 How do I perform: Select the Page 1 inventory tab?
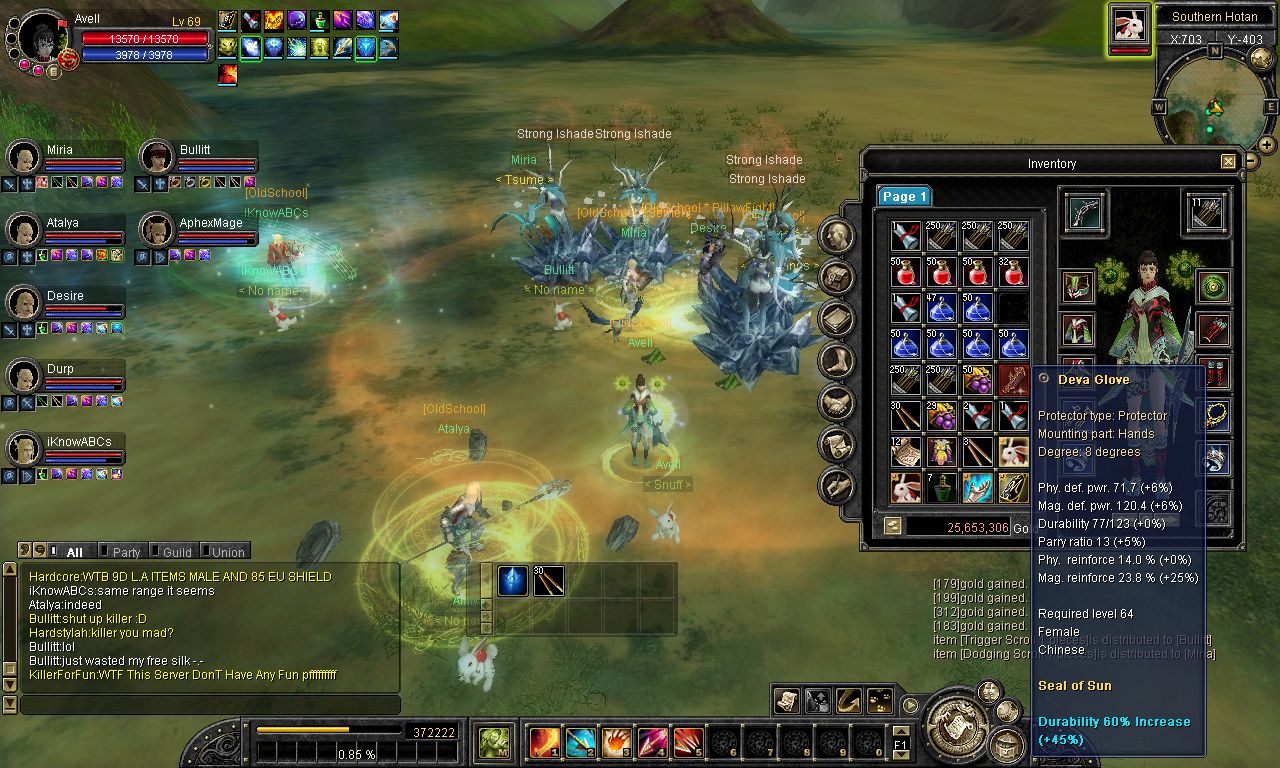[904, 197]
